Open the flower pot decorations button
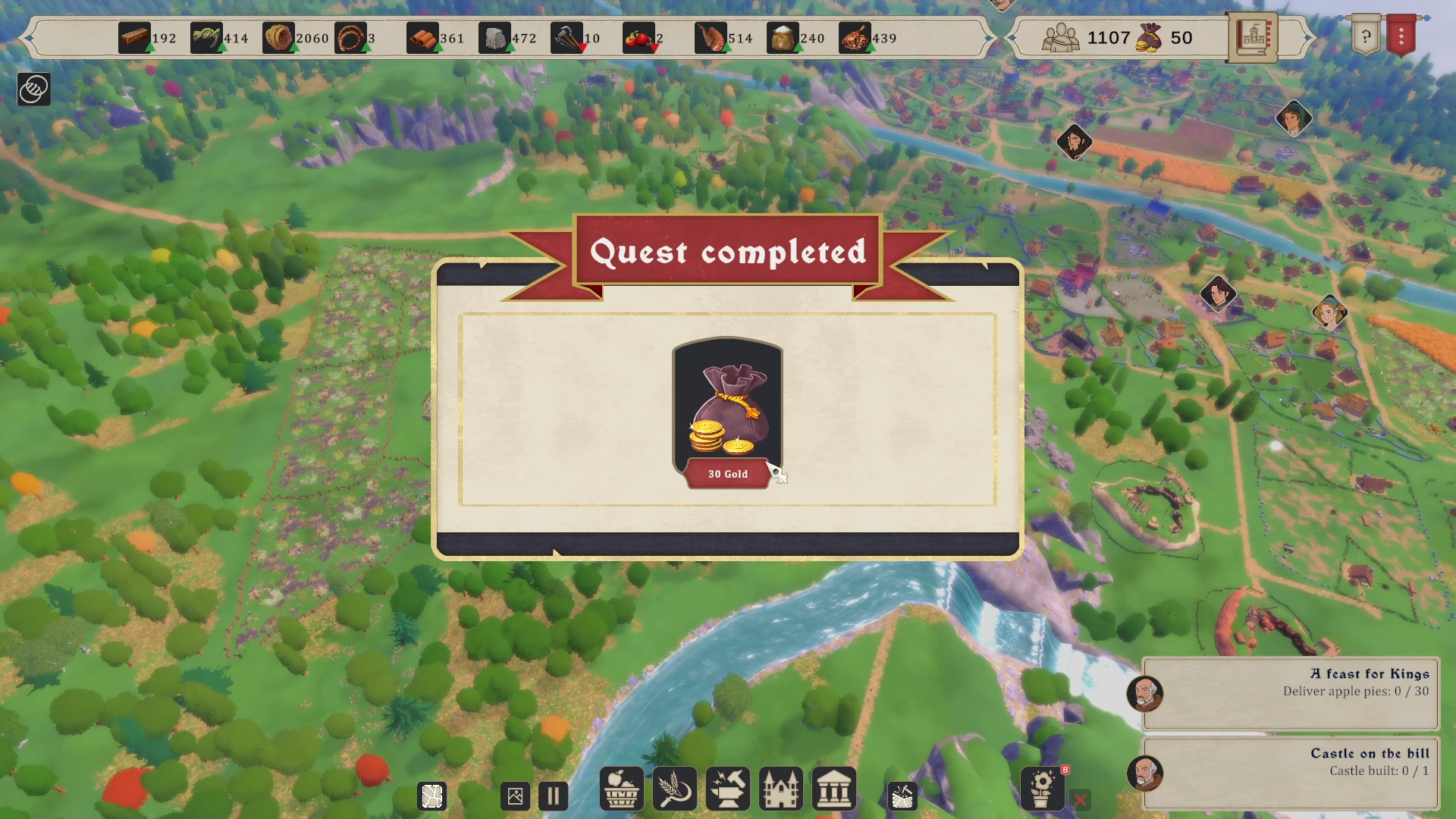This screenshot has height=819, width=1456. (x=1043, y=789)
